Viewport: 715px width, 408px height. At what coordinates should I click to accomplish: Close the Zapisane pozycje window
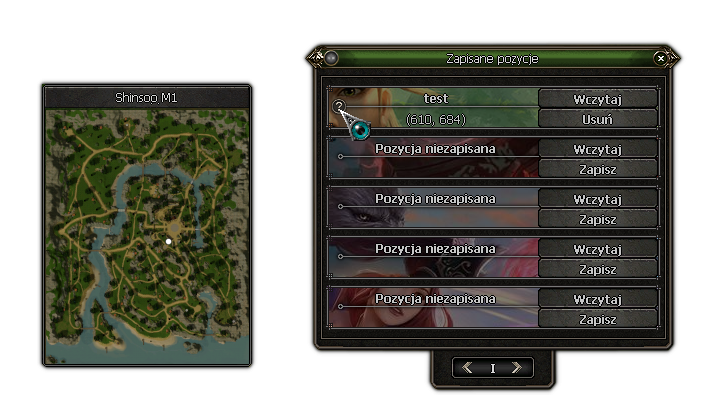(661, 59)
